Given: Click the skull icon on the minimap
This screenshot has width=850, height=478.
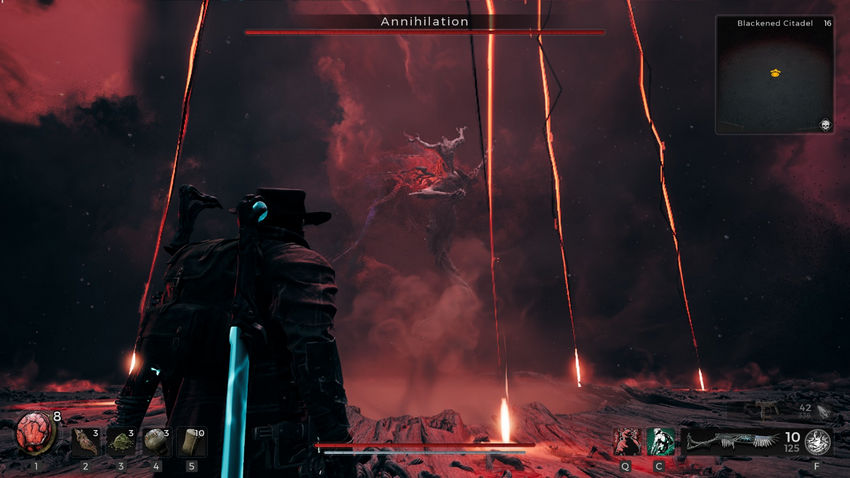Looking at the screenshot, I should 826,125.
